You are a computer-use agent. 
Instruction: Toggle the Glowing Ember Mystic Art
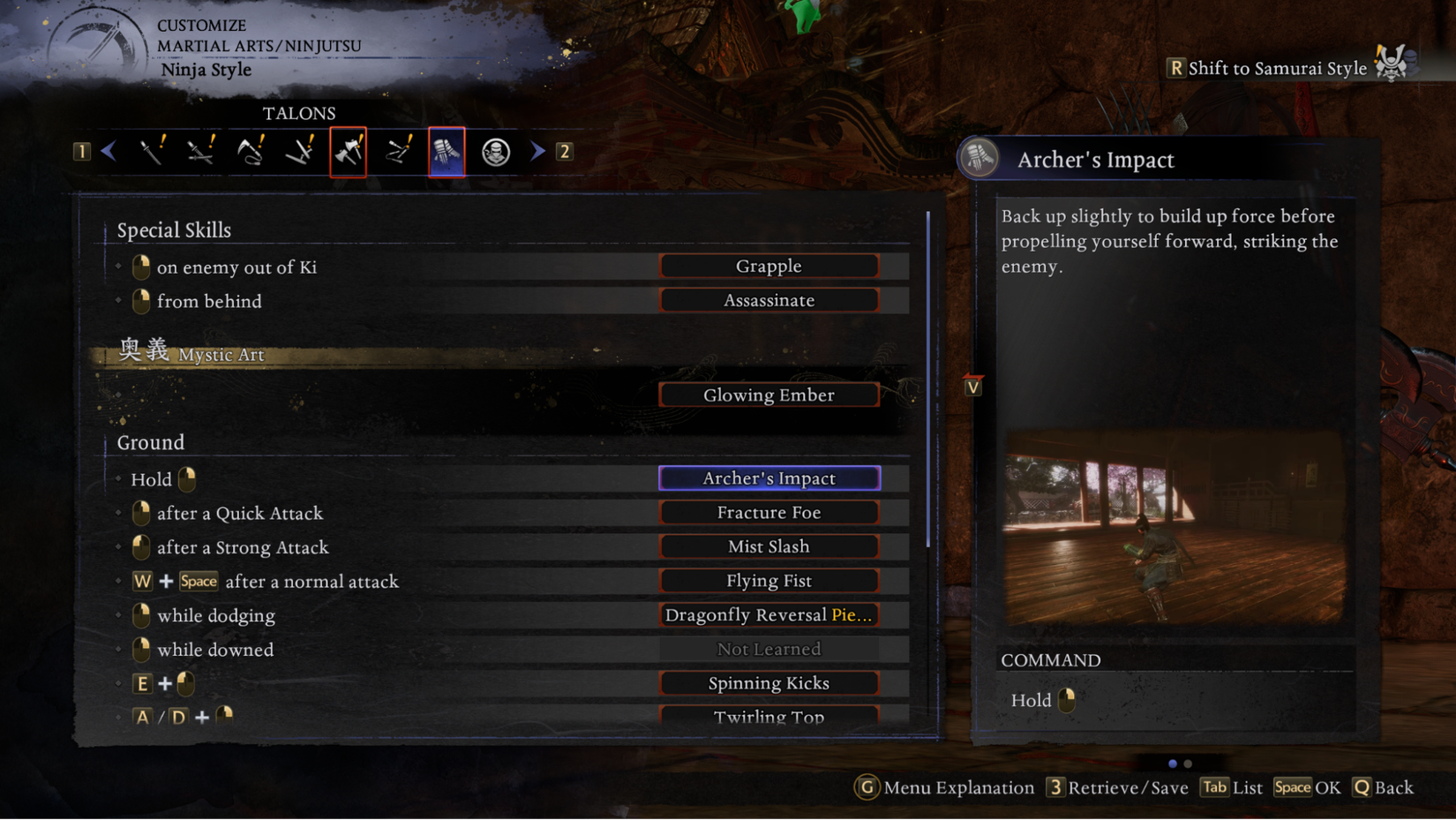tap(769, 395)
